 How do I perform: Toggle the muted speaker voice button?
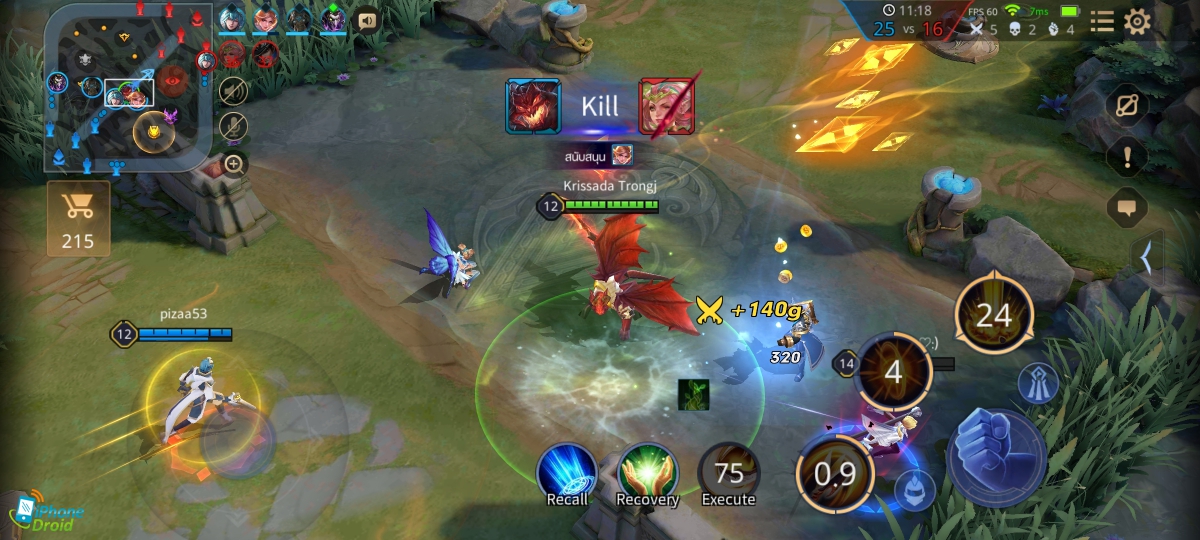tap(234, 91)
